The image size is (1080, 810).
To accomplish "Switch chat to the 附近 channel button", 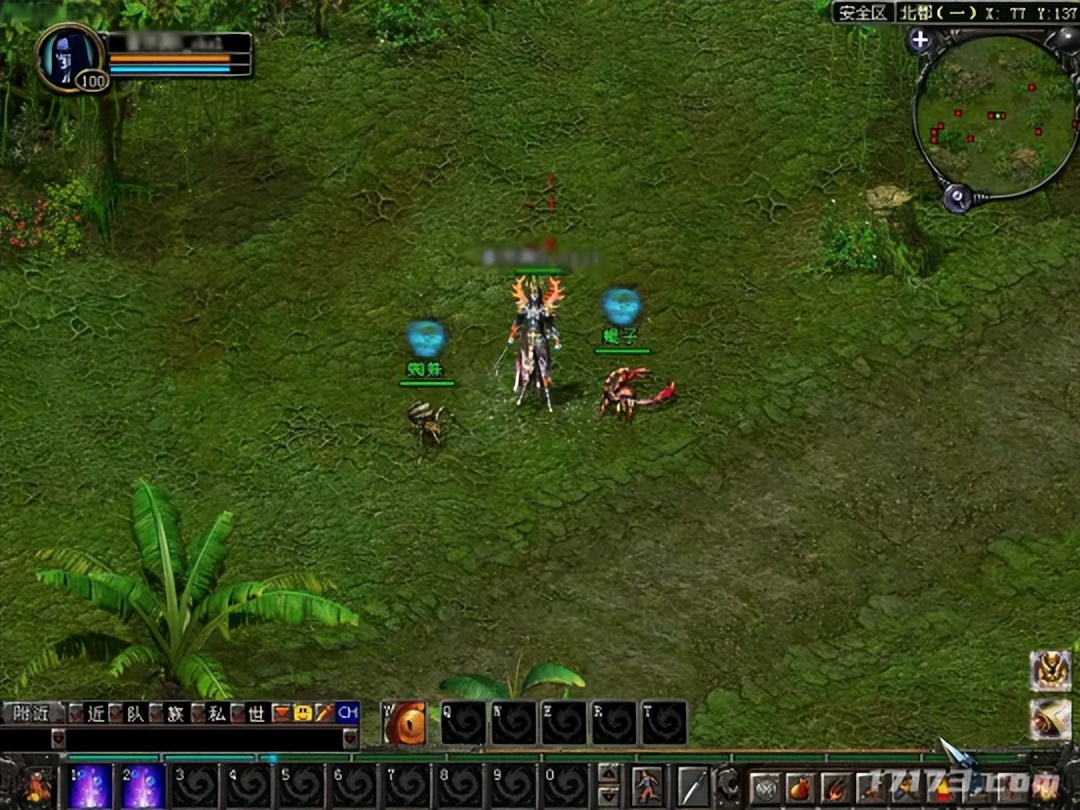I will (32, 713).
